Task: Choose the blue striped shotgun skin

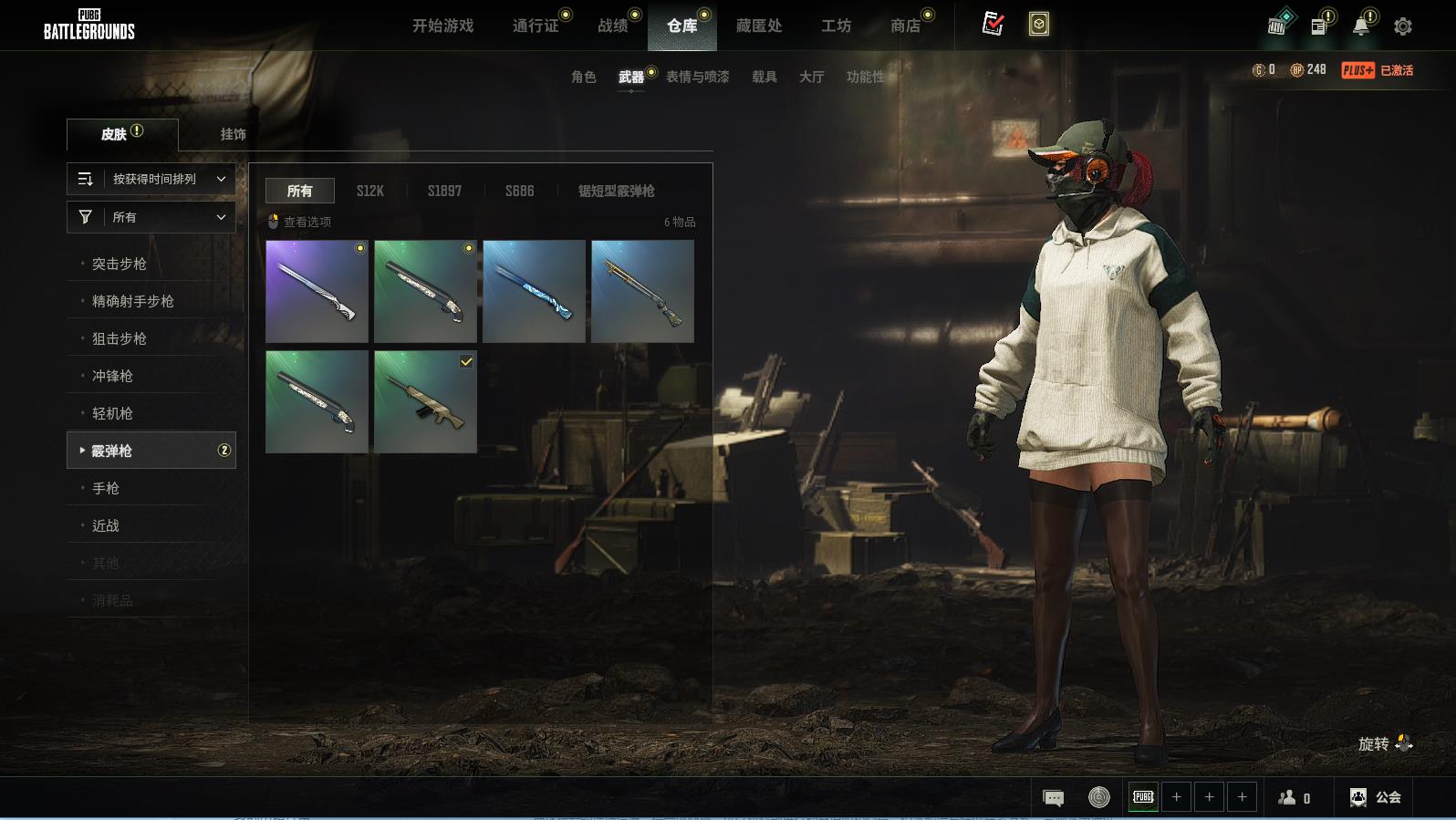Action: point(534,291)
